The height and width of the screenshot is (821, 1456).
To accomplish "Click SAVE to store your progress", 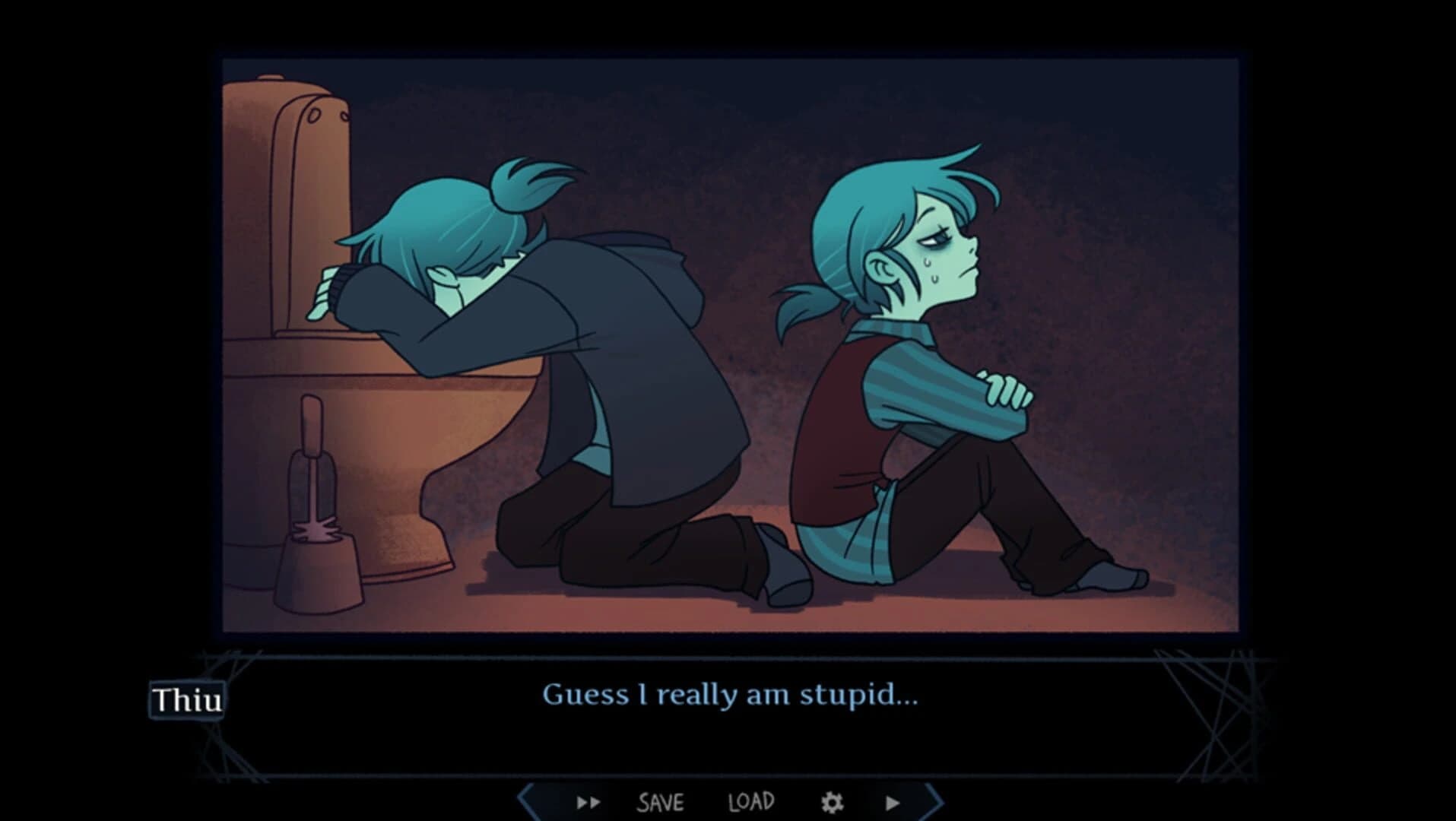I will 661,800.
